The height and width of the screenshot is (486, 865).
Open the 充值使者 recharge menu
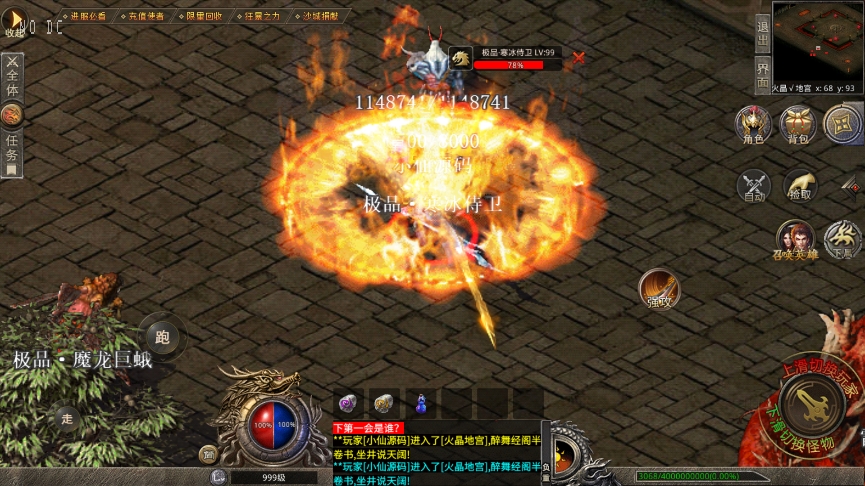point(147,16)
